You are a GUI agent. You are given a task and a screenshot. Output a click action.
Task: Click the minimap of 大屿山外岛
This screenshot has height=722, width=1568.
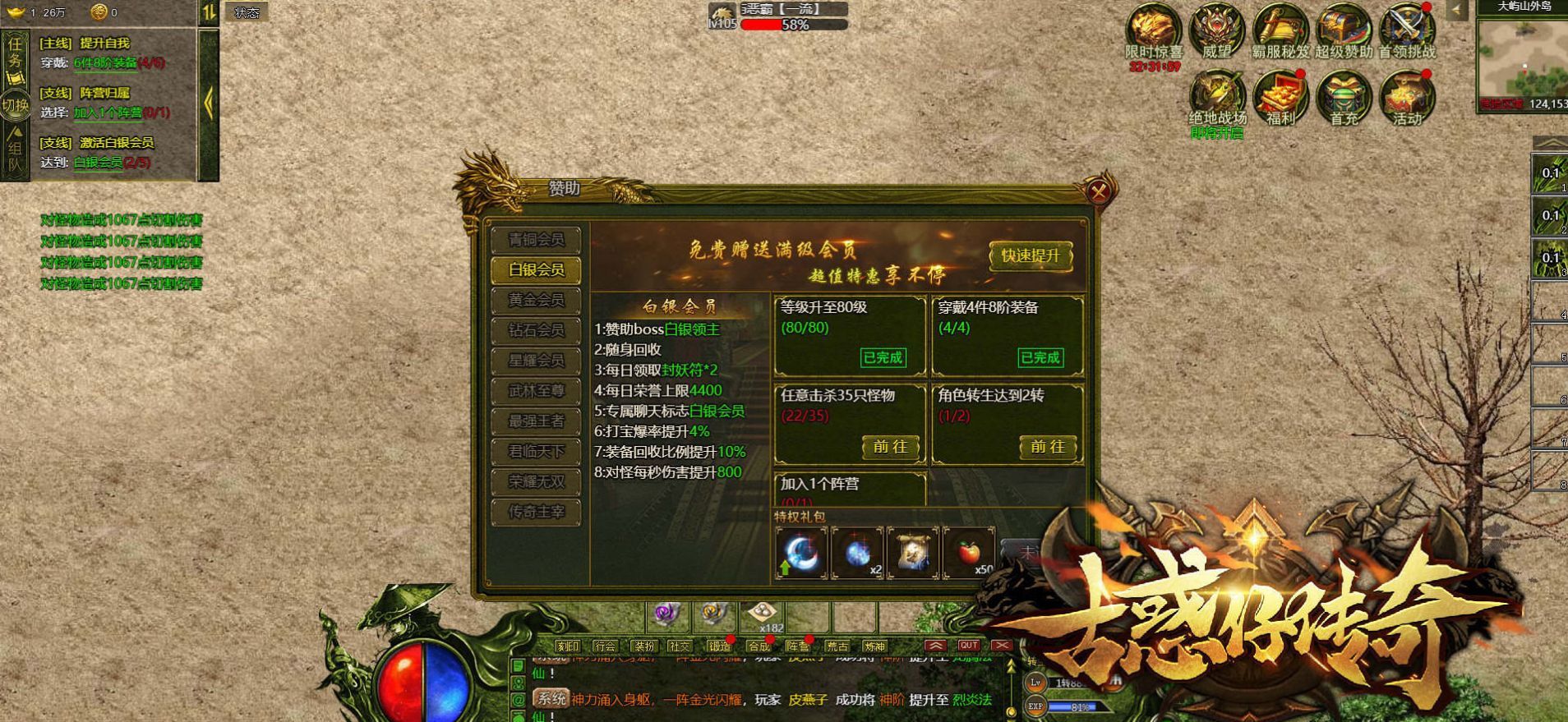pos(1522,59)
